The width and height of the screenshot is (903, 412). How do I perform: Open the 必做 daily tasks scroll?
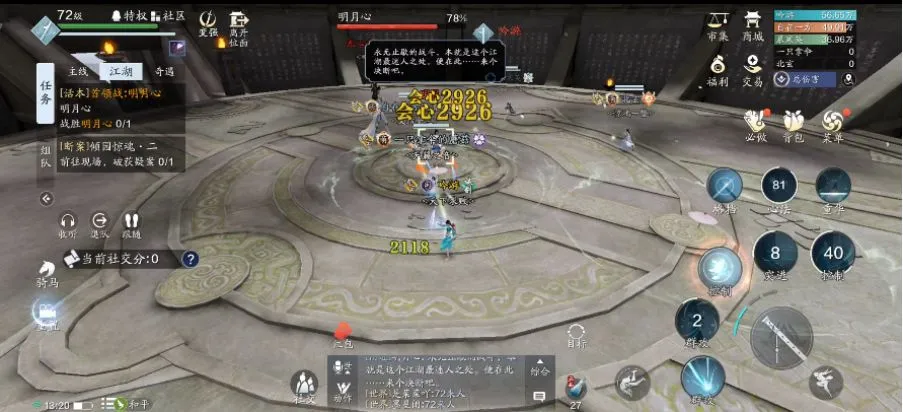(755, 123)
